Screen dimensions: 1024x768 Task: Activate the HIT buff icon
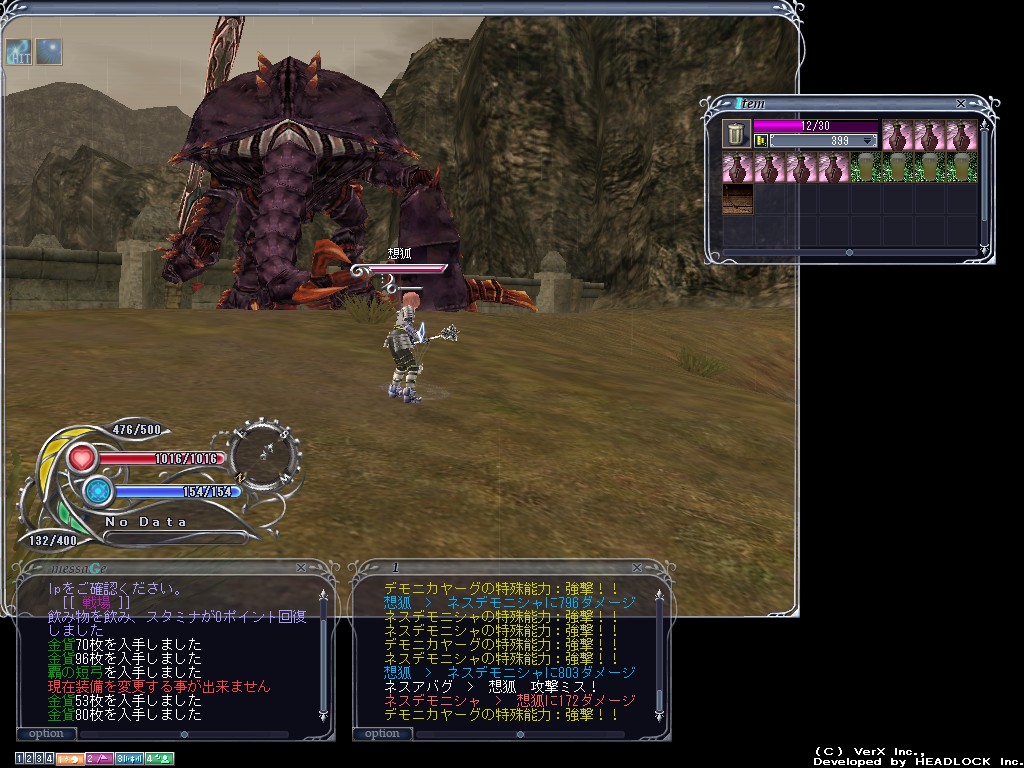click(x=19, y=51)
